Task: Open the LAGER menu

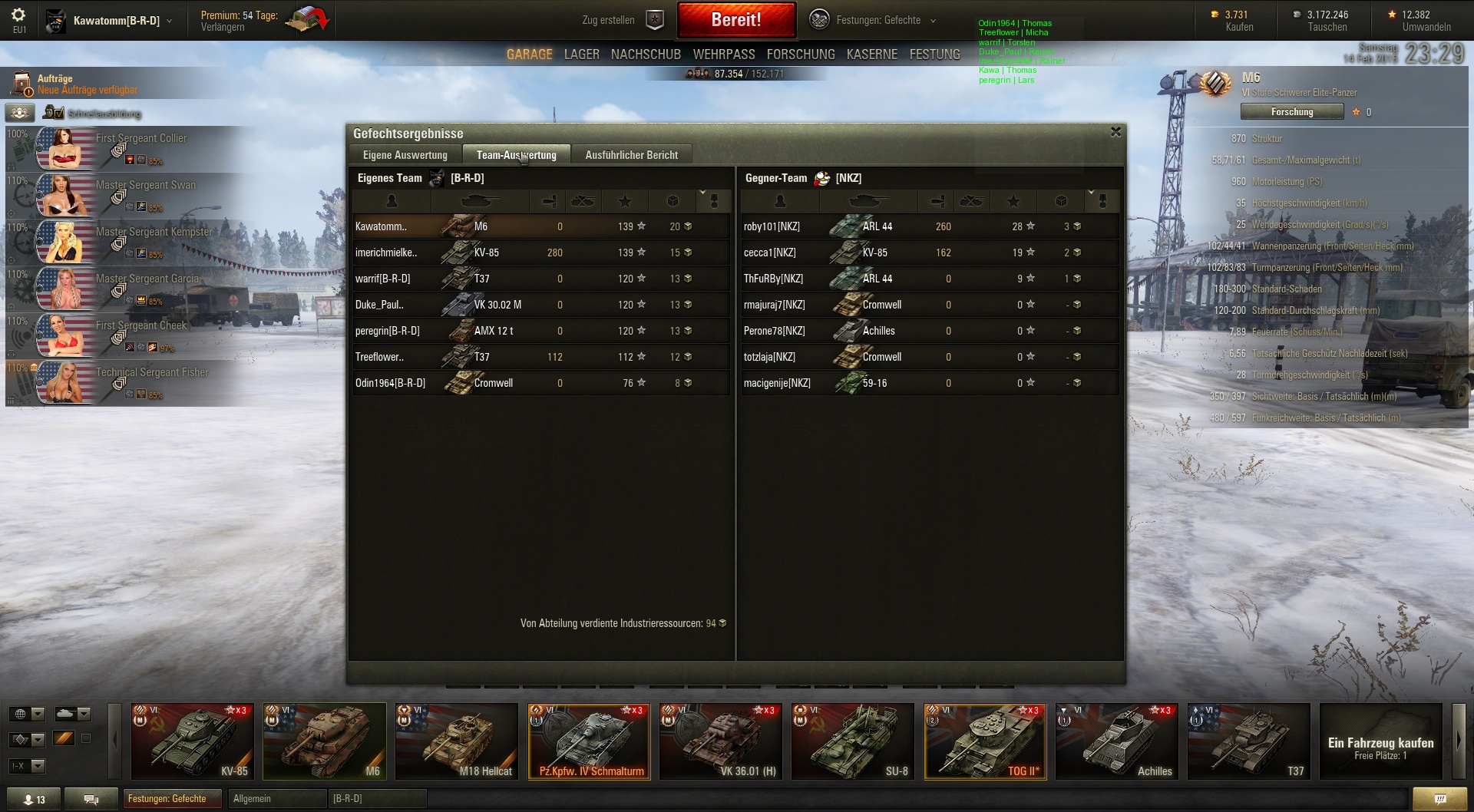Action: tap(581, 54)
